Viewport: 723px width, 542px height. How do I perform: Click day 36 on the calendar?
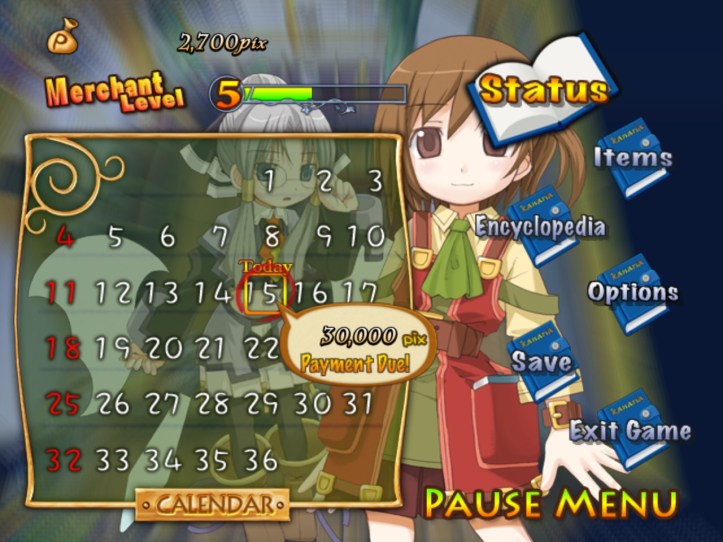(x=260, y=460)
